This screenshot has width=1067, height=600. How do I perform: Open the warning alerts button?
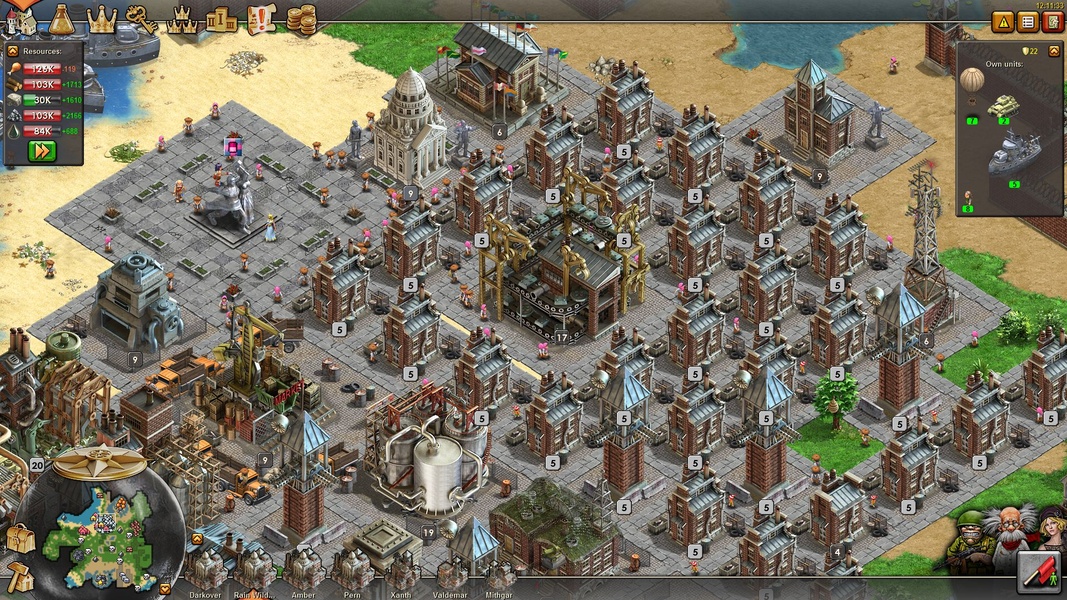coord(1003,21)
